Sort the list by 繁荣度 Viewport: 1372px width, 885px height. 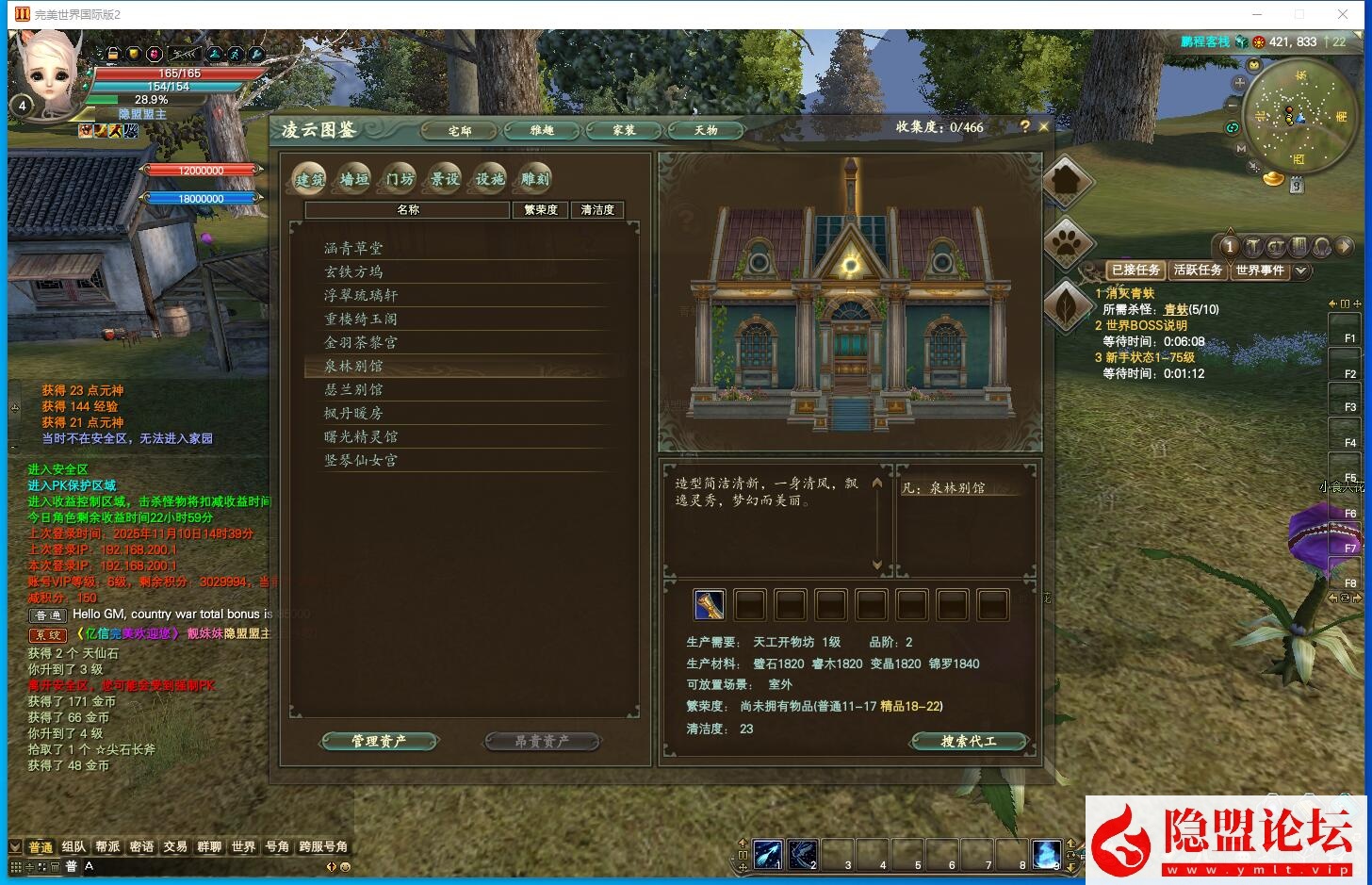(x=541, y=210)
